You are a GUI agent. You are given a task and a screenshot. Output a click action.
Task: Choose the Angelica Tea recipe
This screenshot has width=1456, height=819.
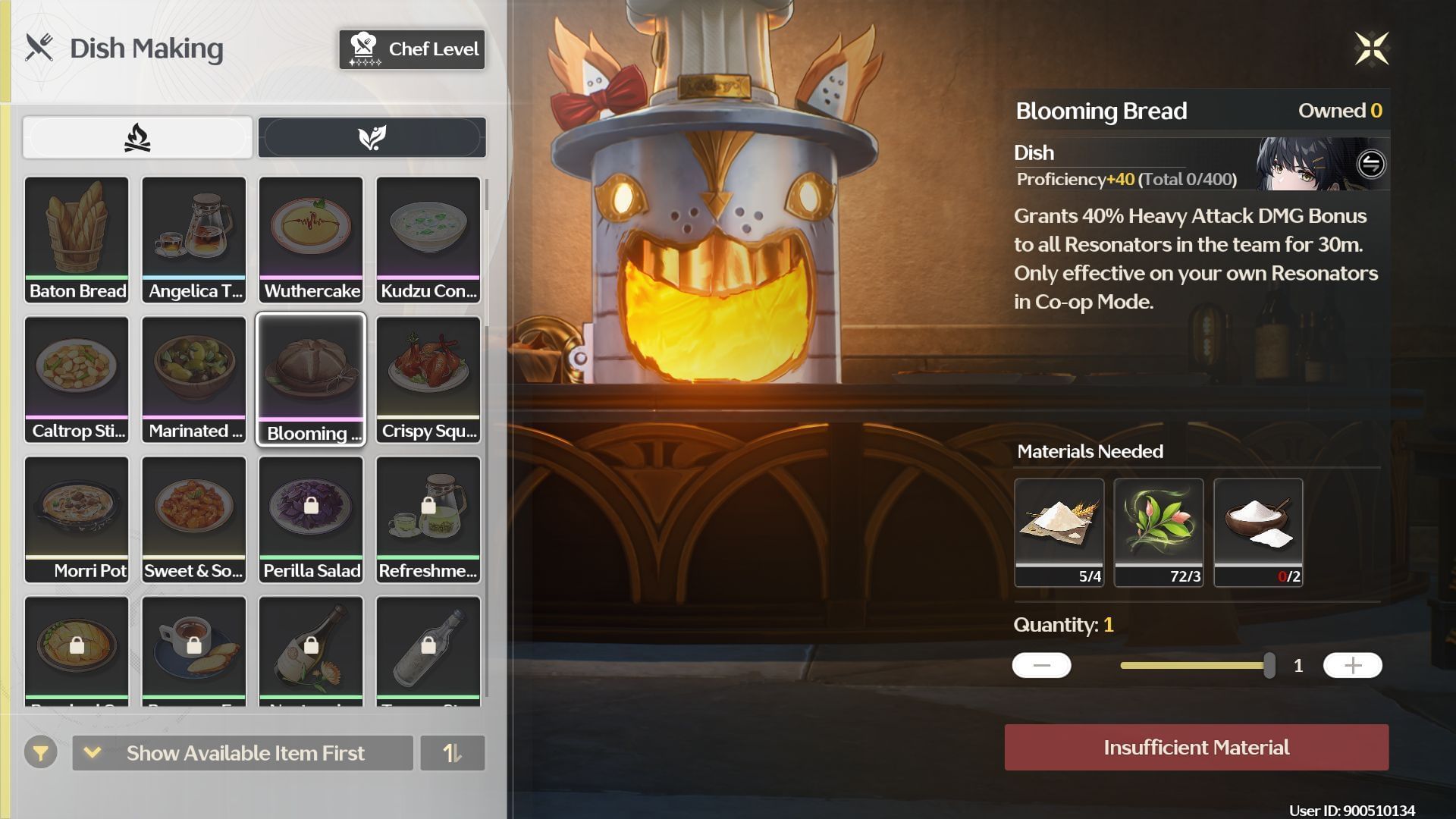coord(194,240)
